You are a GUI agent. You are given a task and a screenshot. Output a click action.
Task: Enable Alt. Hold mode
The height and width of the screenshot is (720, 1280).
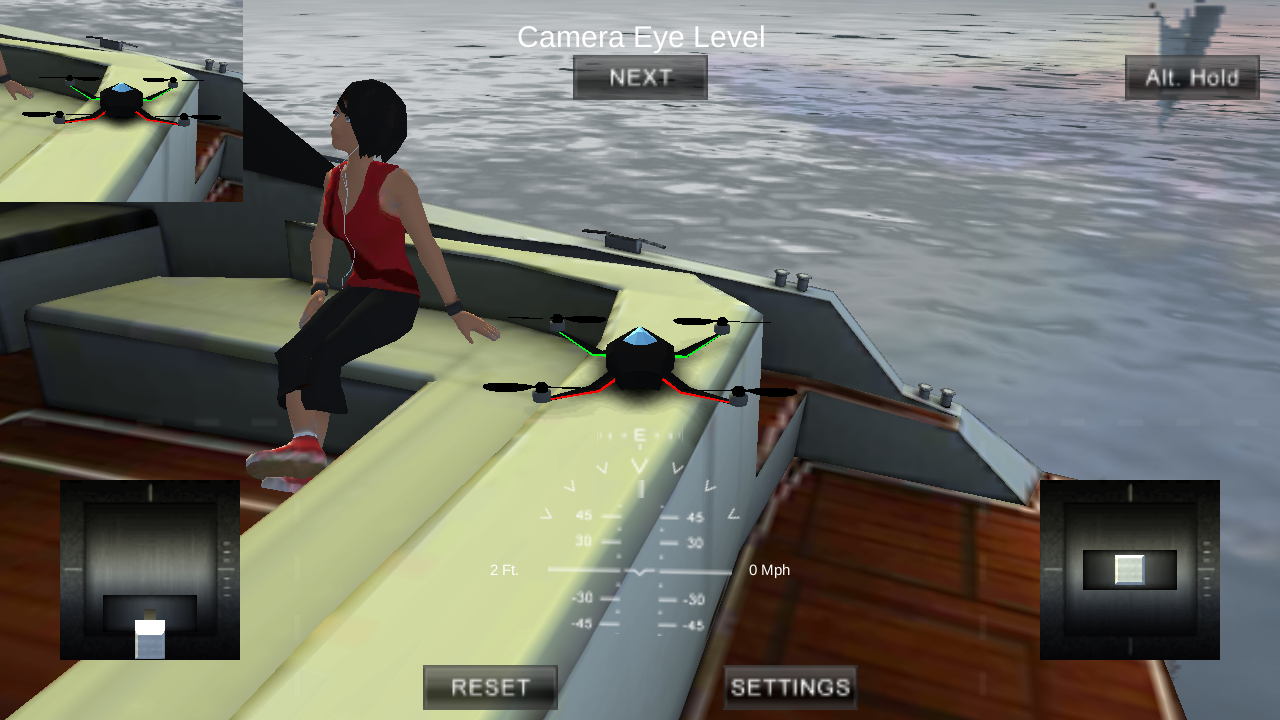[1191, 77]
